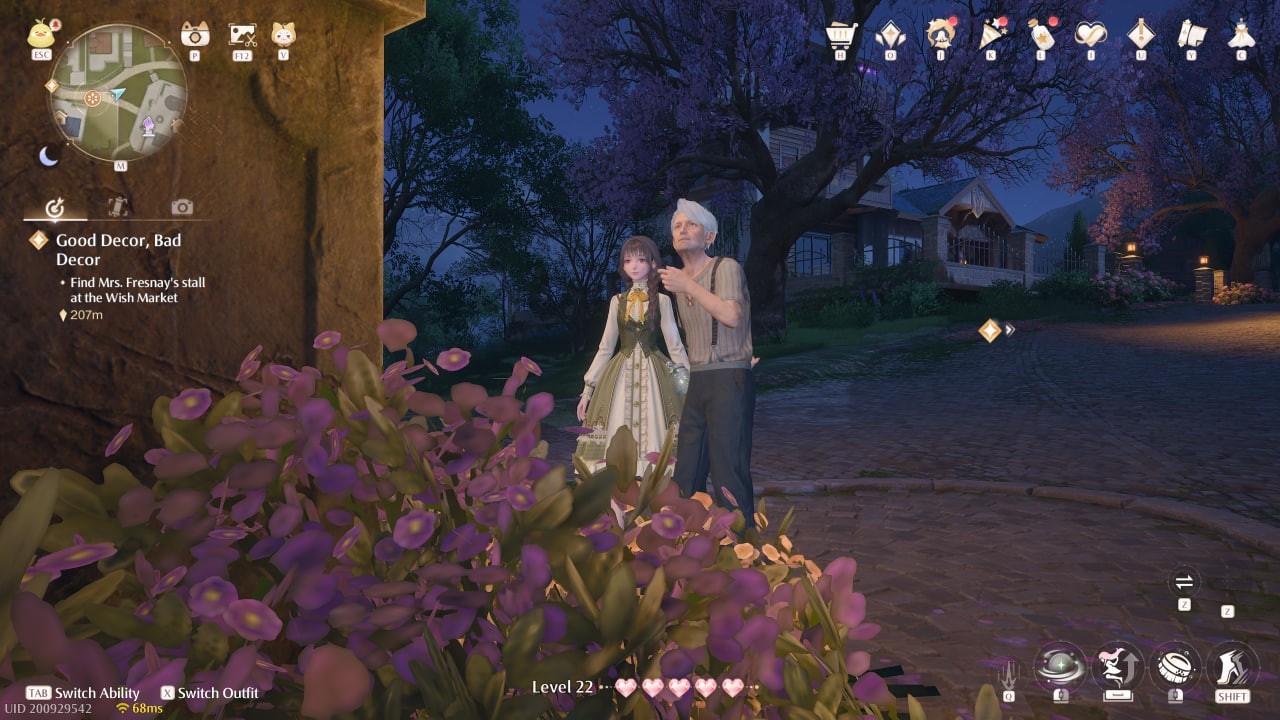Open the shopping cart store
The height and width of the screenshot is (720, 1280).
[x=840, y=35]
